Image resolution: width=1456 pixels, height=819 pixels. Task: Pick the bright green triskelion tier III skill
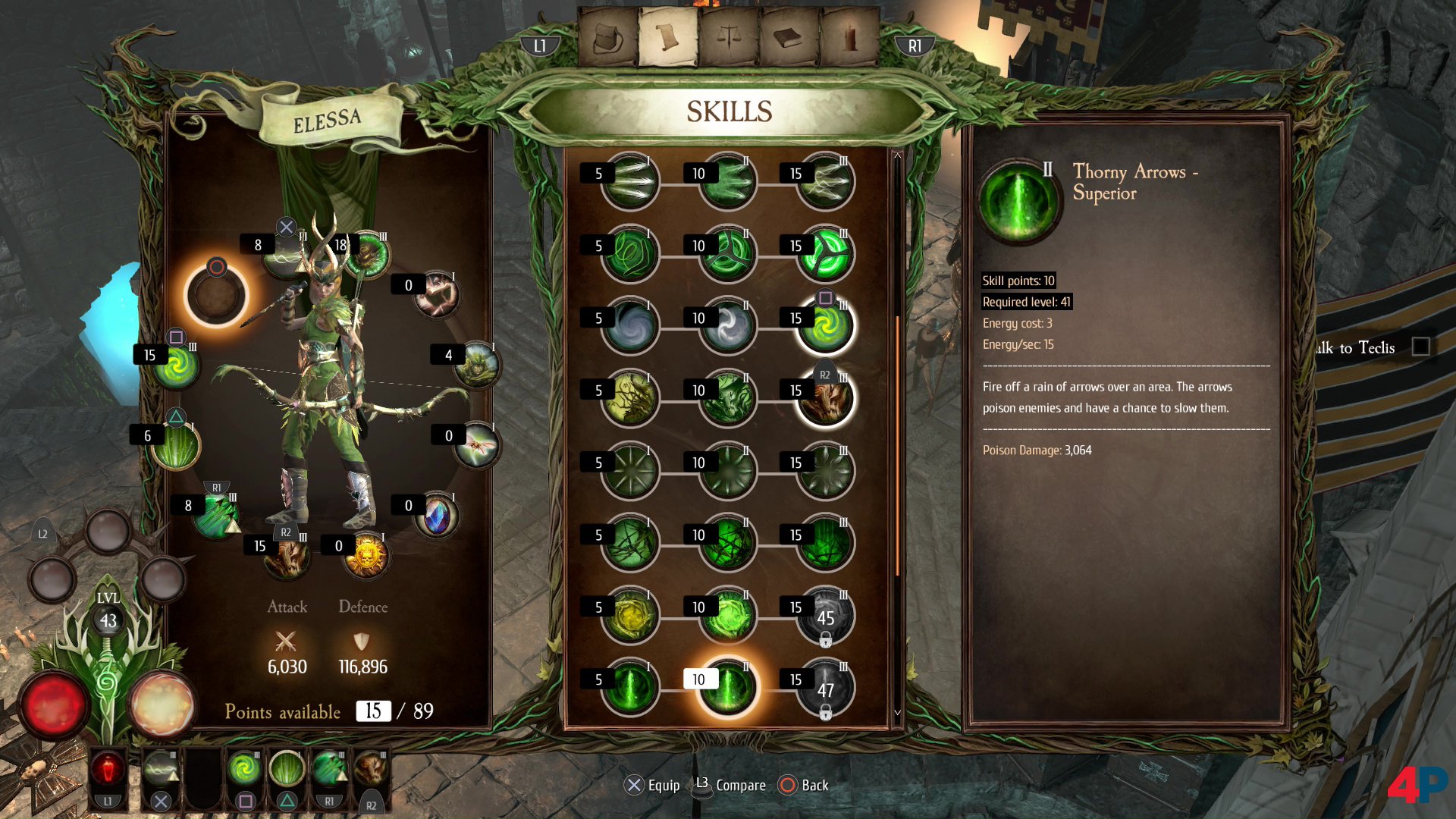click(825, 255)
